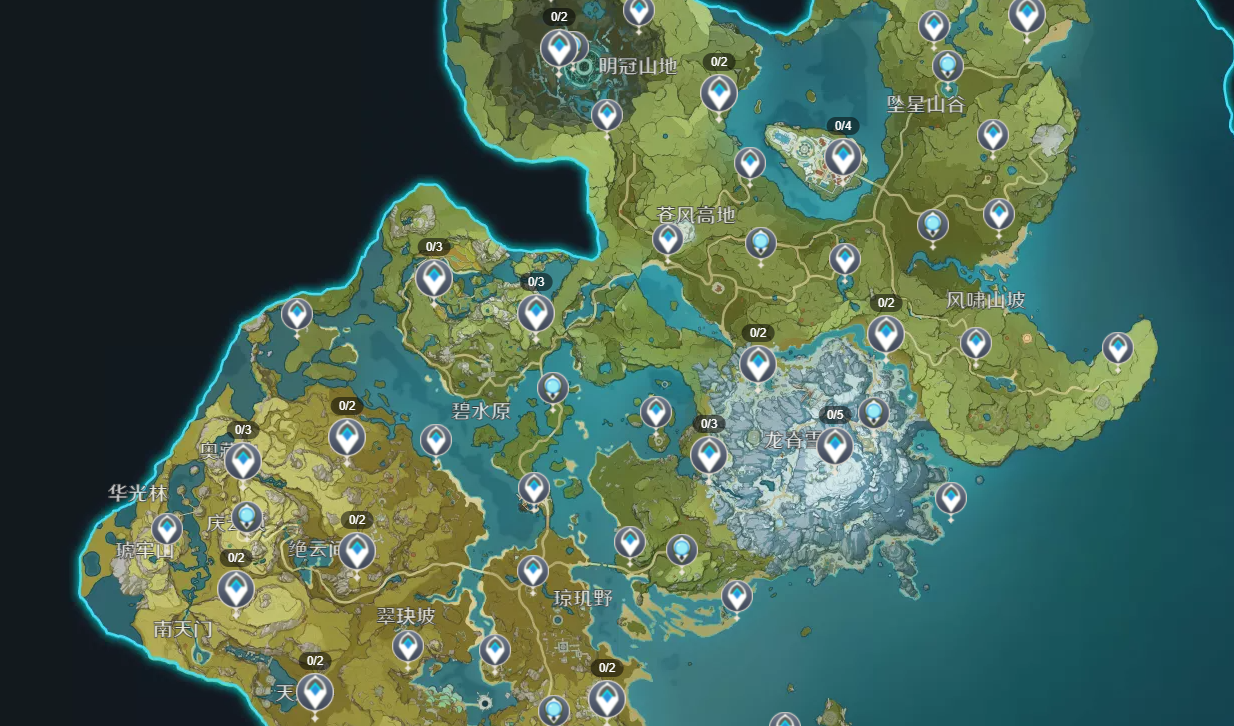This screenshot has height=726, width=1234.
Task: Click the light-blue orb marker on 庆云顶 label
Action: pyautogui.click(x=247, y=516)
